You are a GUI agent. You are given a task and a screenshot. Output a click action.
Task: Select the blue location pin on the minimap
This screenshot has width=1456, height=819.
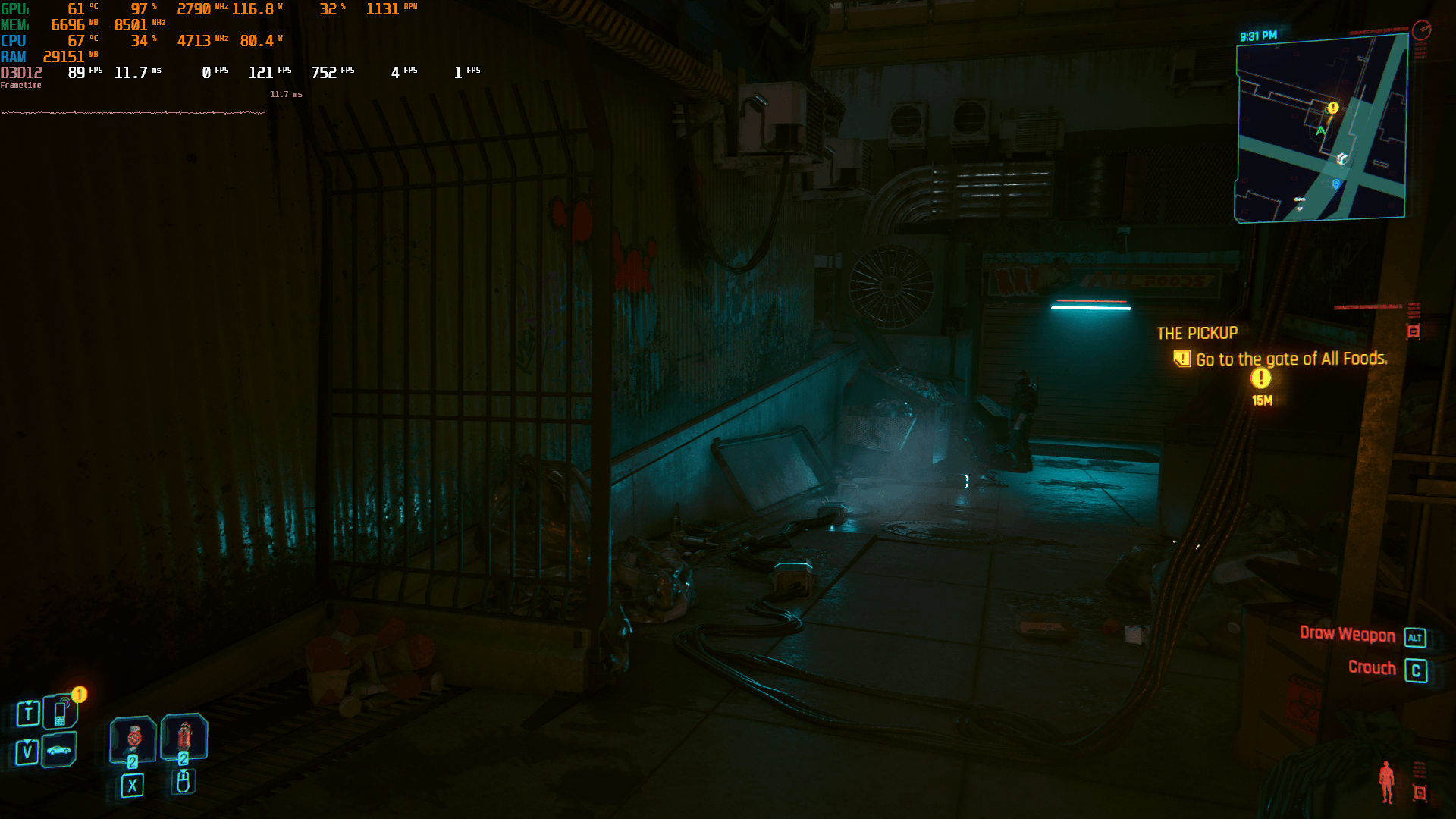coord(1335,184)
